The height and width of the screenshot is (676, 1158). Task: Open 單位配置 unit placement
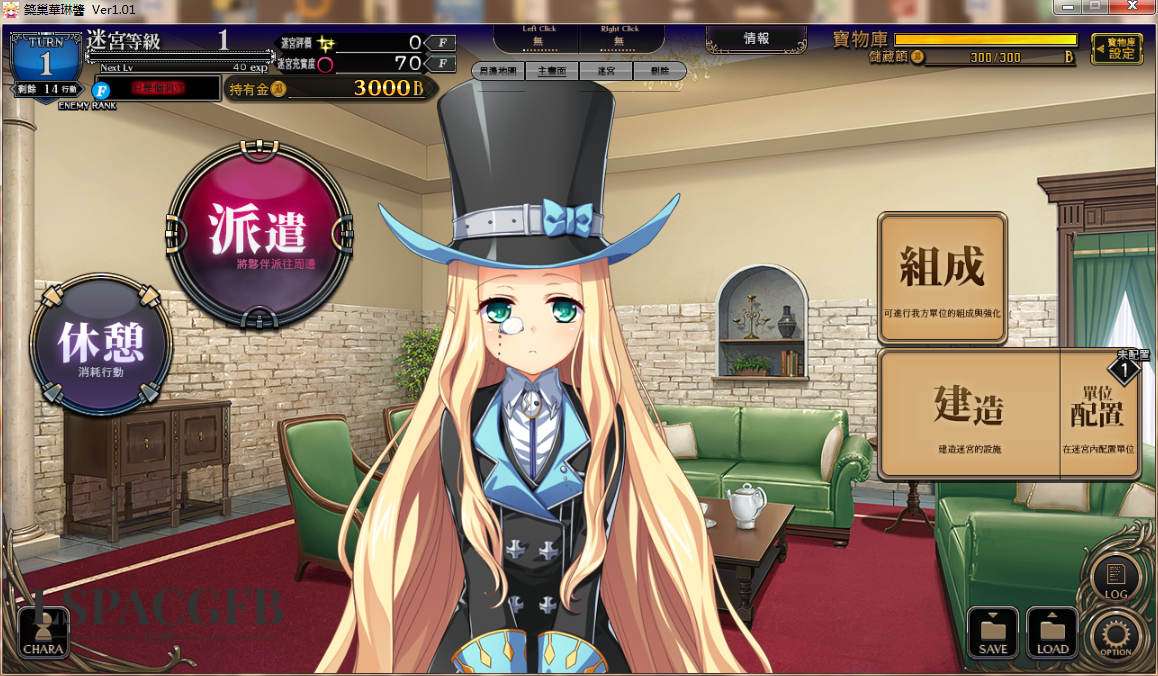click(x=1098, y=413)
